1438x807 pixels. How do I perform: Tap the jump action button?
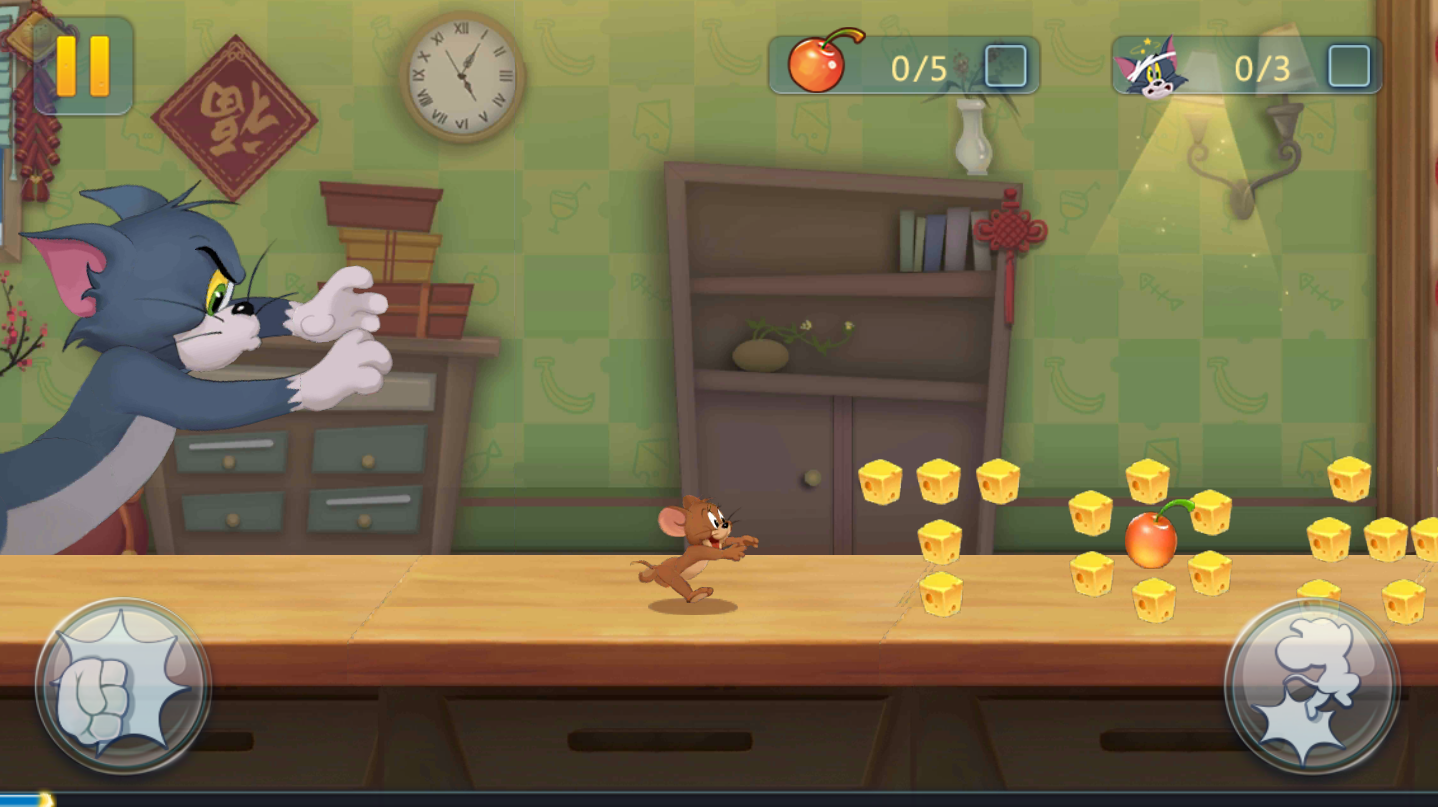pos(1311,686)
